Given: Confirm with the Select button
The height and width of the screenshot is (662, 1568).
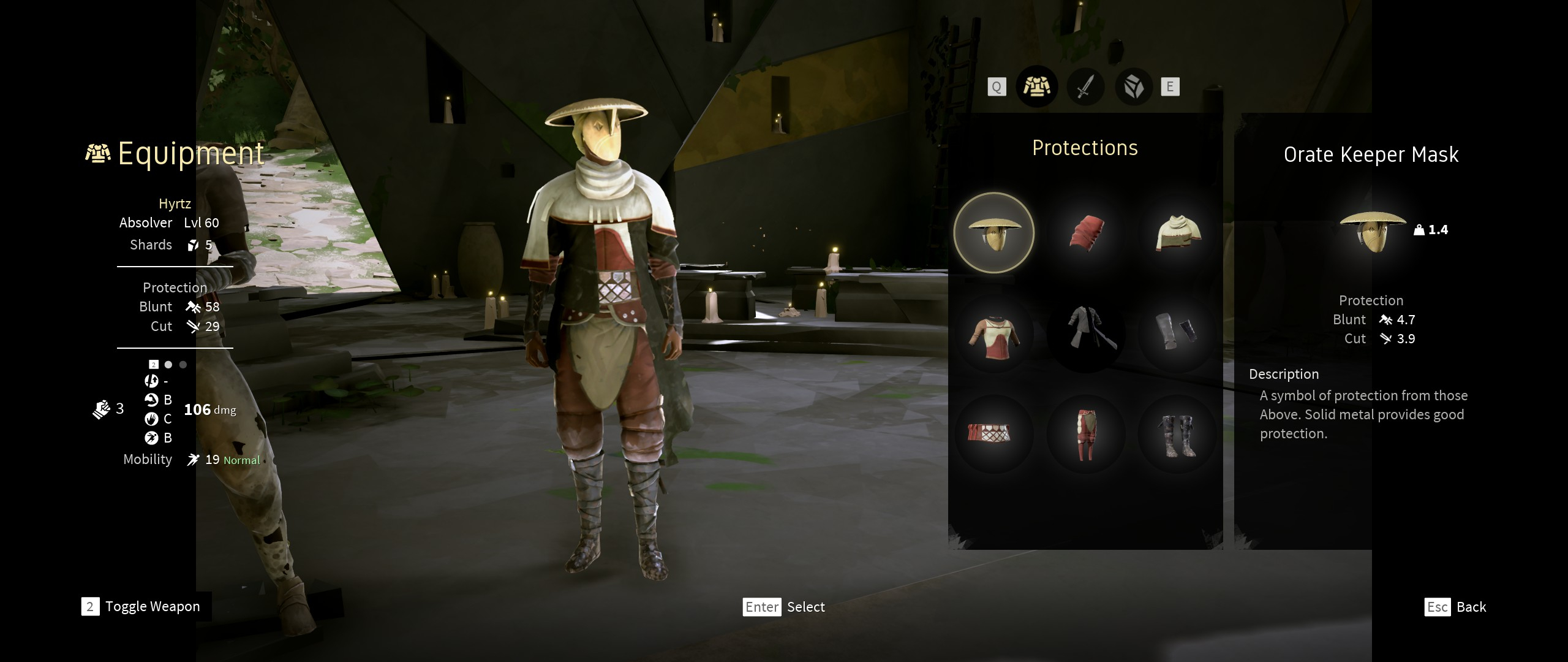Looking at the screenshot, I should tap(784, 607).
